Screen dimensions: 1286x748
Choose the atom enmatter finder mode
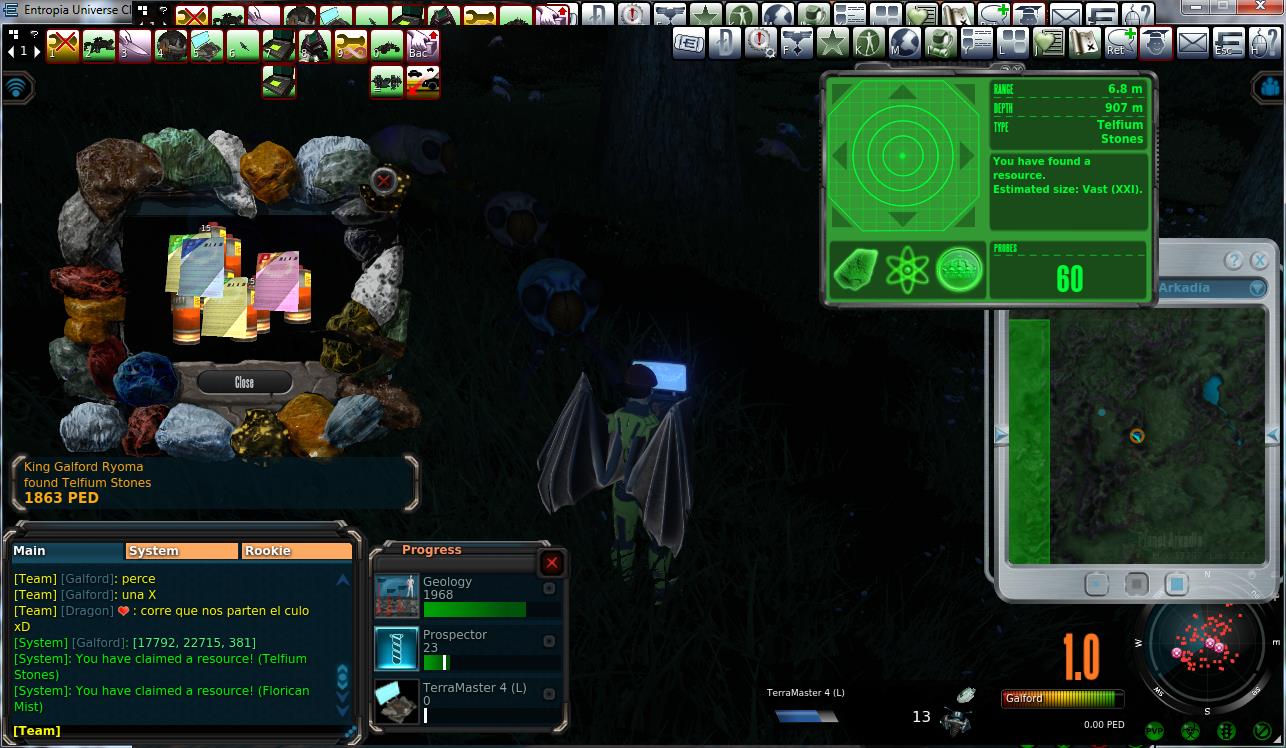pos(907,270)
